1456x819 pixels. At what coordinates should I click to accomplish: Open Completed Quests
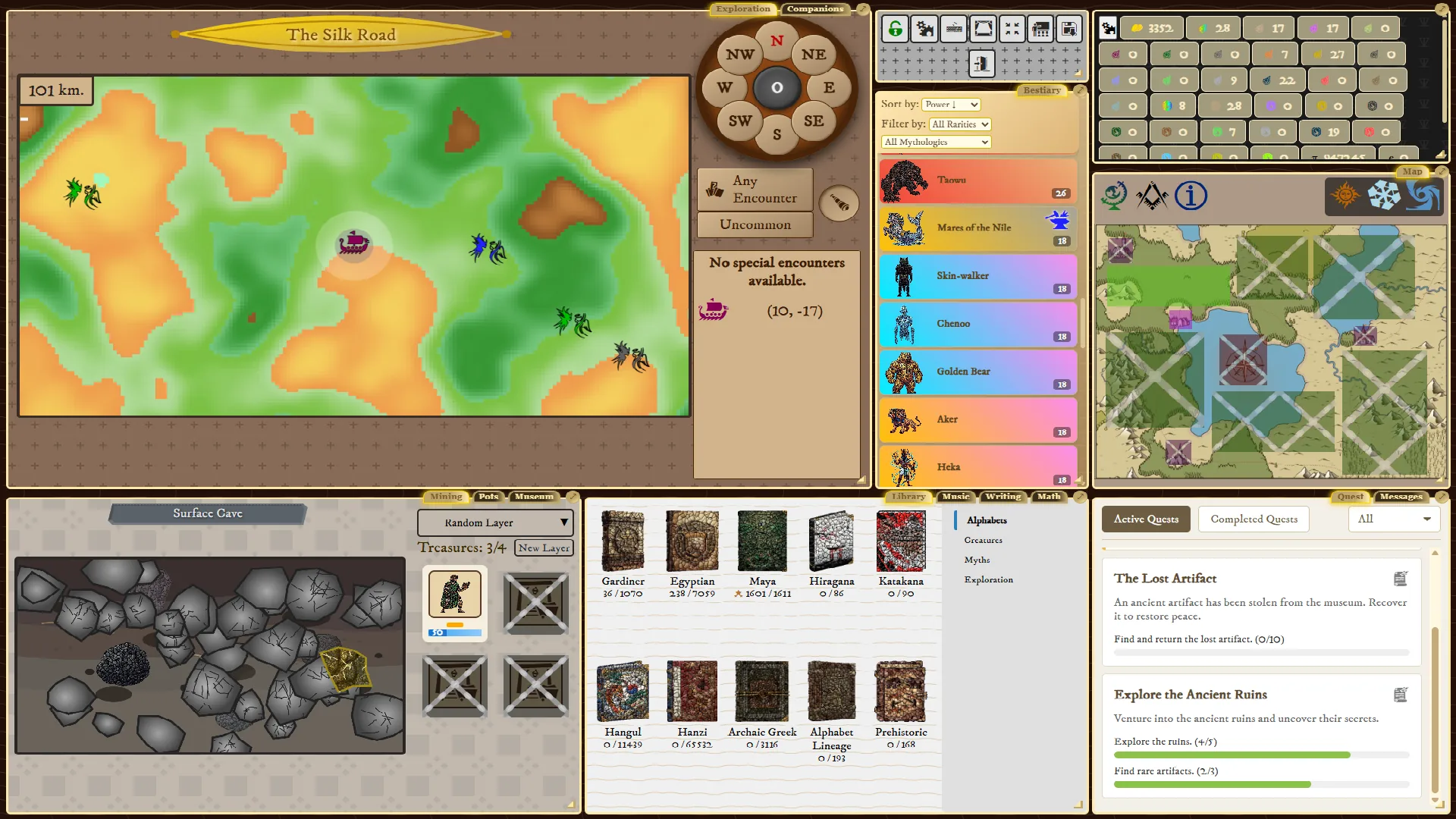(1253, 519)
